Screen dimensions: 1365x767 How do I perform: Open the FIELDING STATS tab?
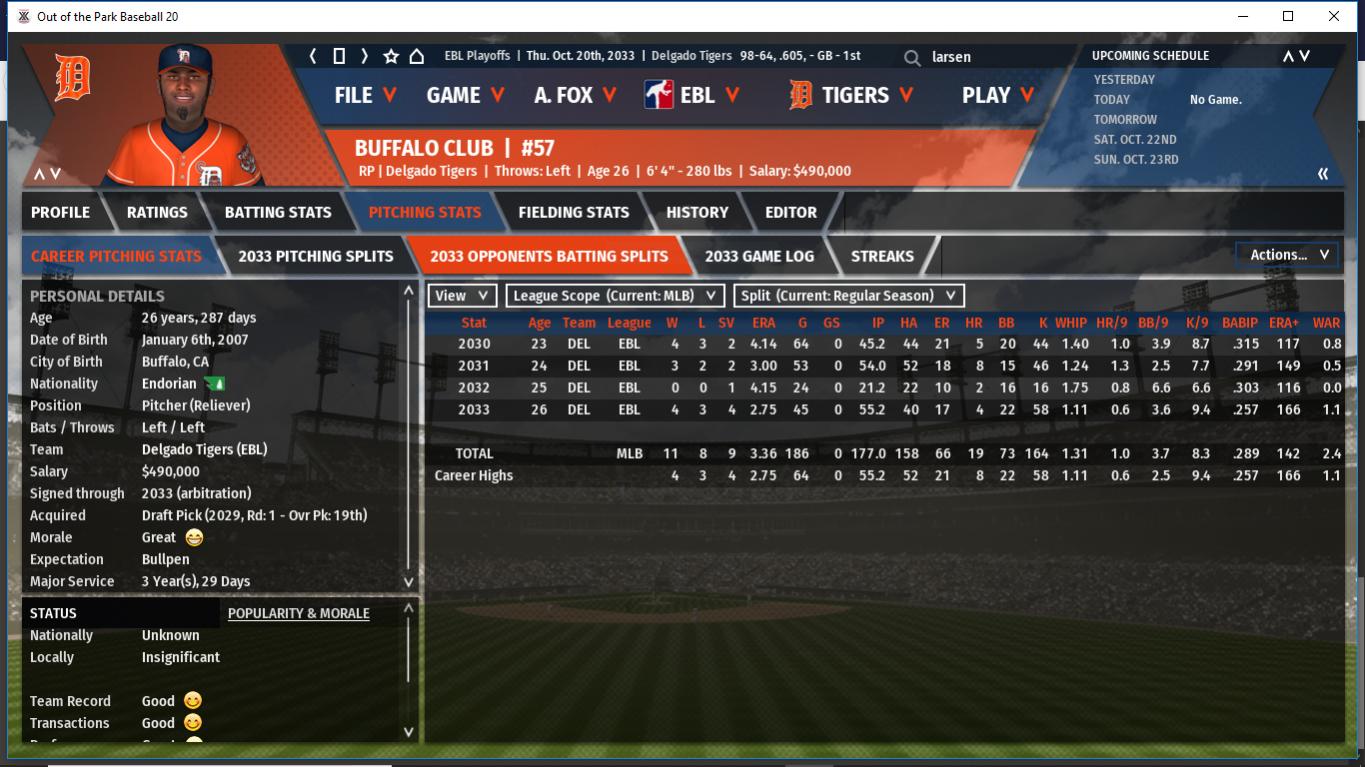(573, 212)
